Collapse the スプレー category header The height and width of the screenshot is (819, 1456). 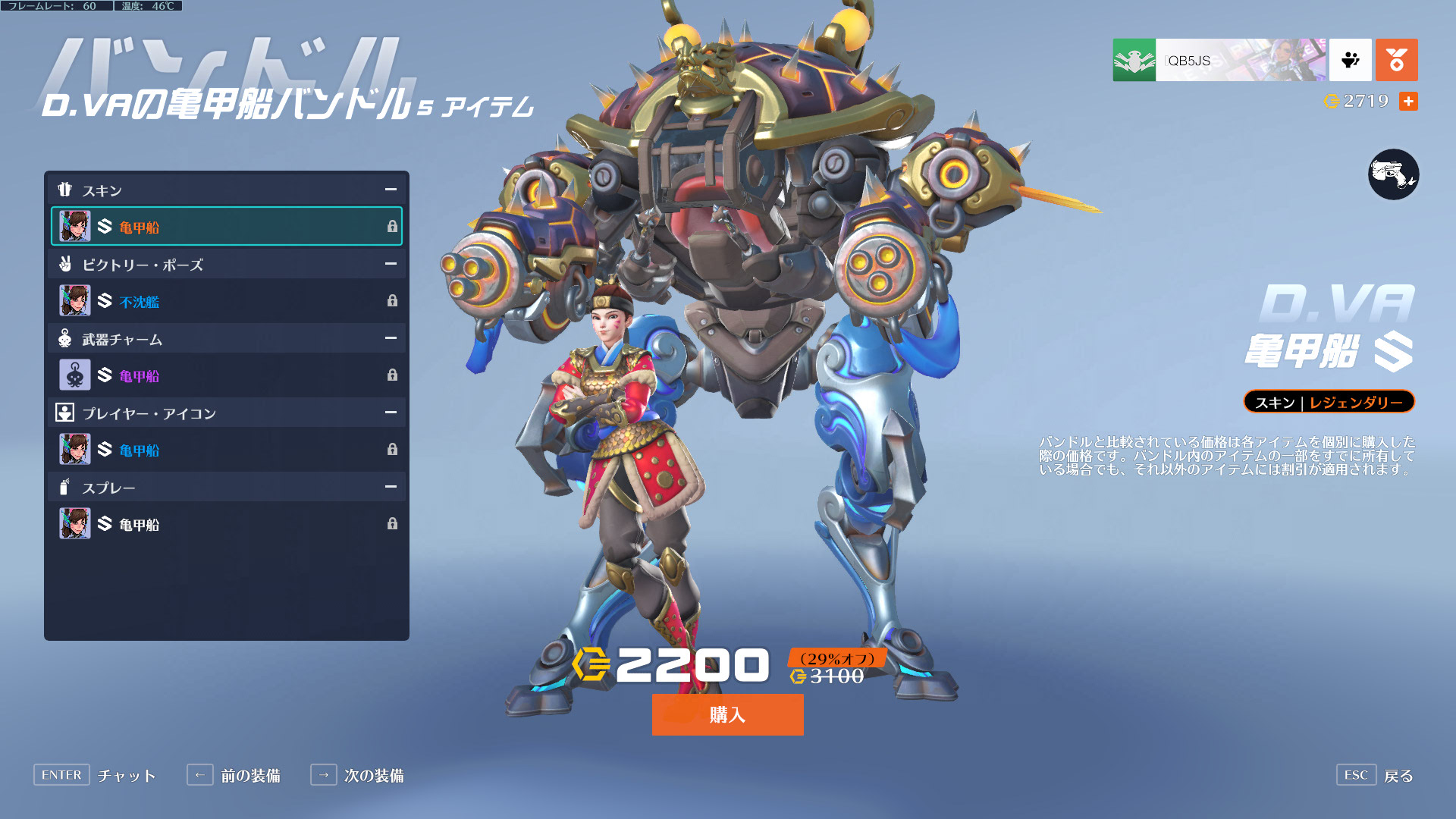coord(391,487)
